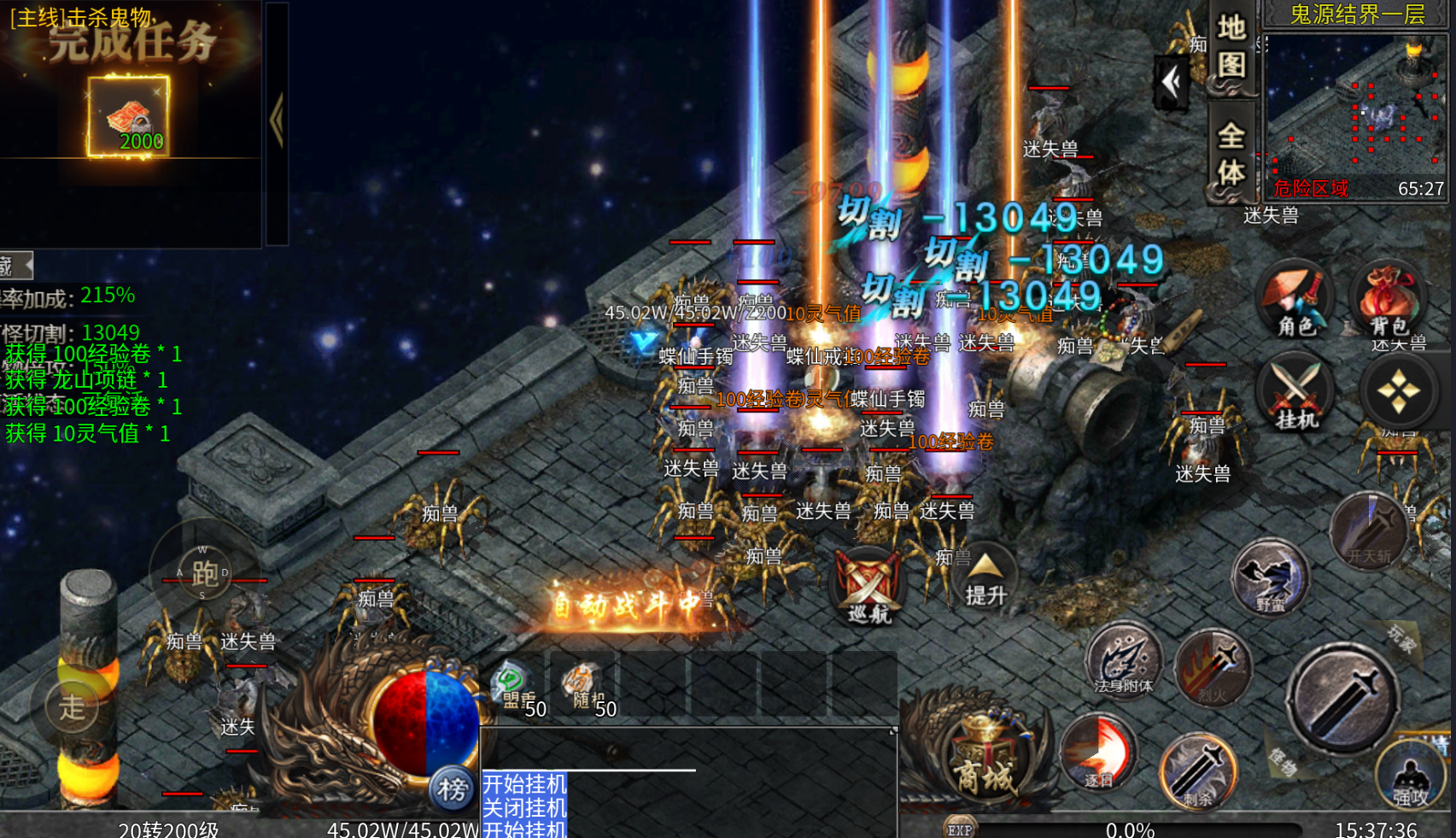
Task: Activate the 开天斩 skill
Action: point(1369,531)
